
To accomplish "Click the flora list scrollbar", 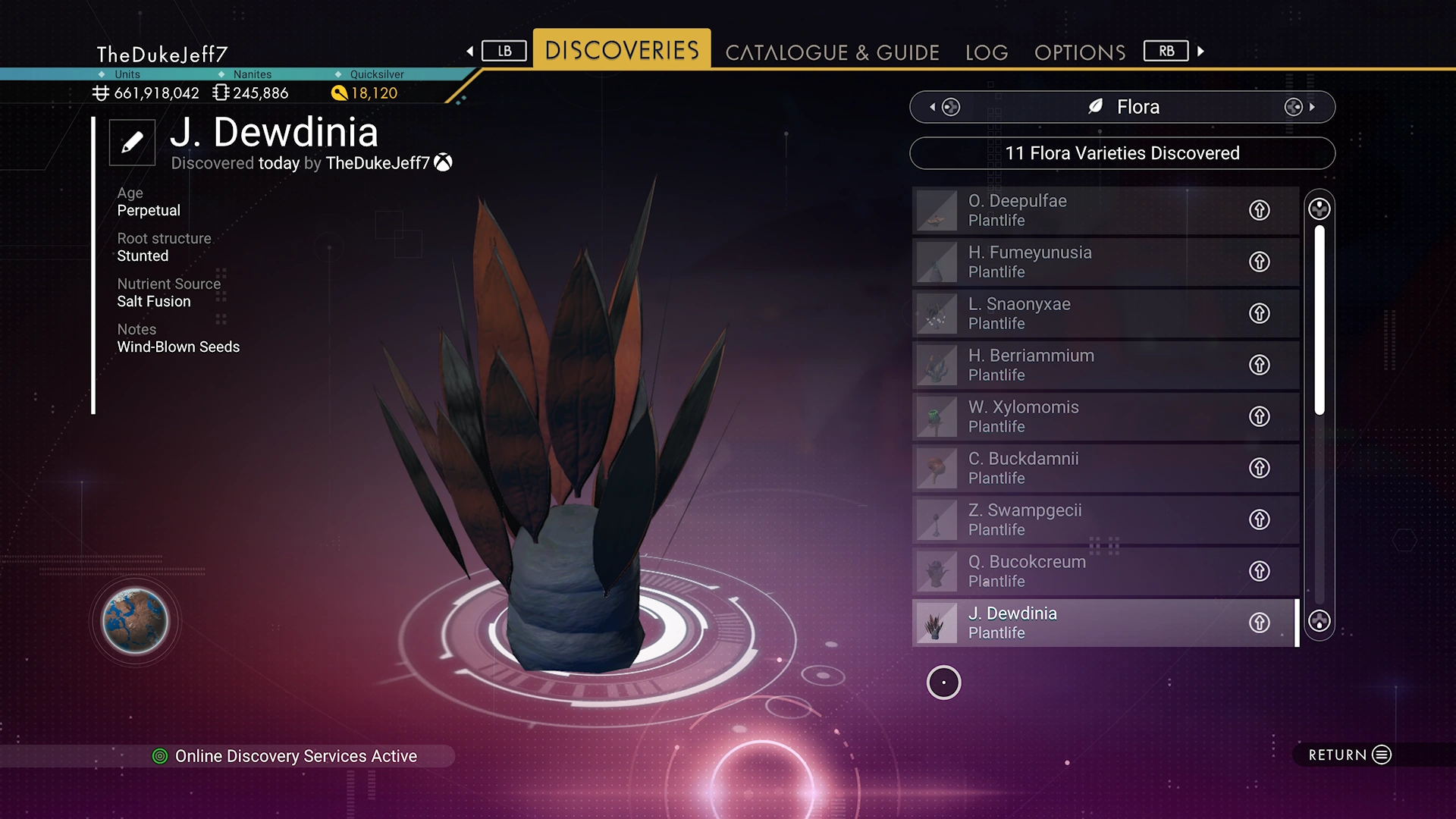I will (x=1319, y=319).
